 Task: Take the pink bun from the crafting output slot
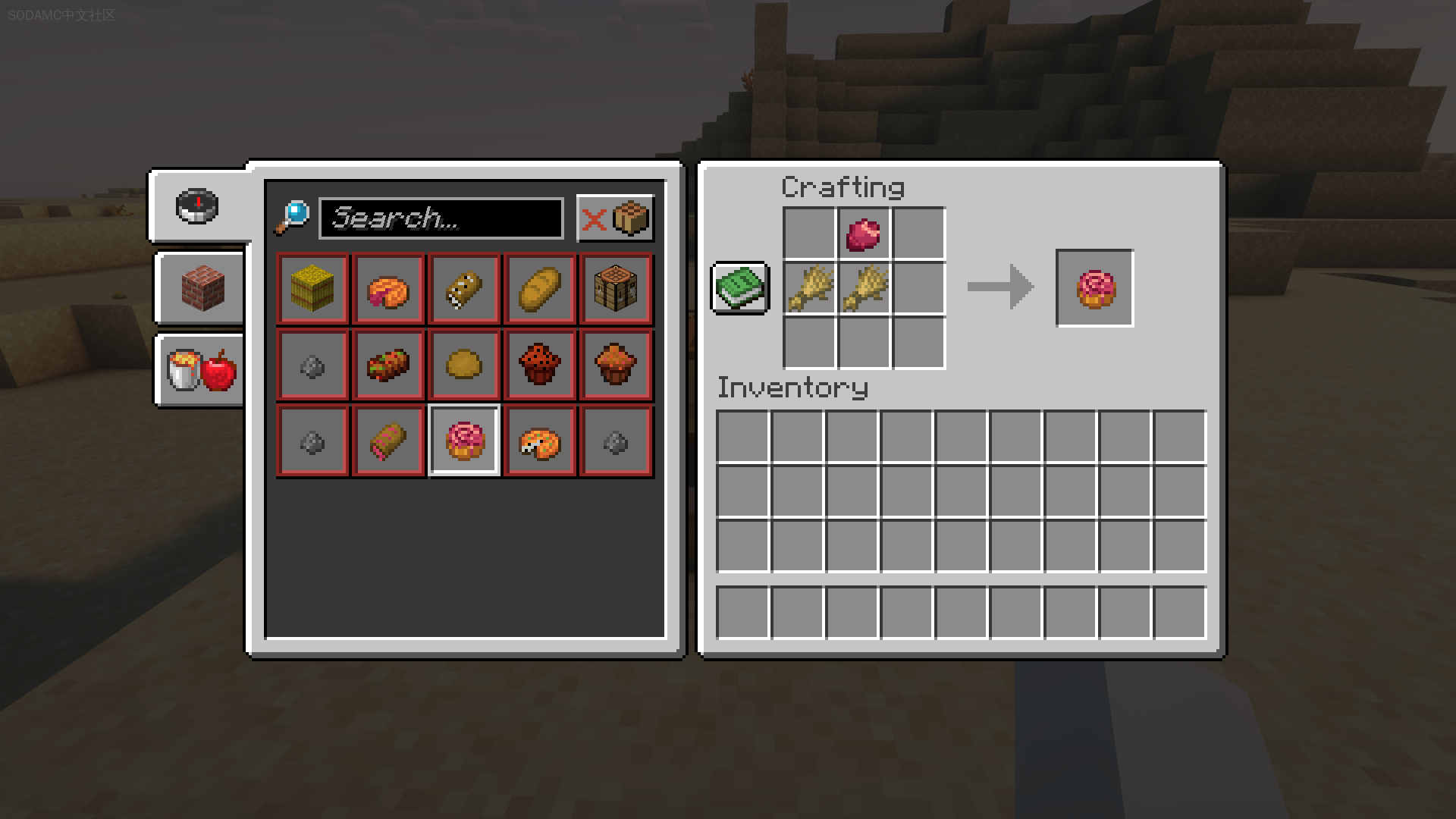(x=1095, y=288)
